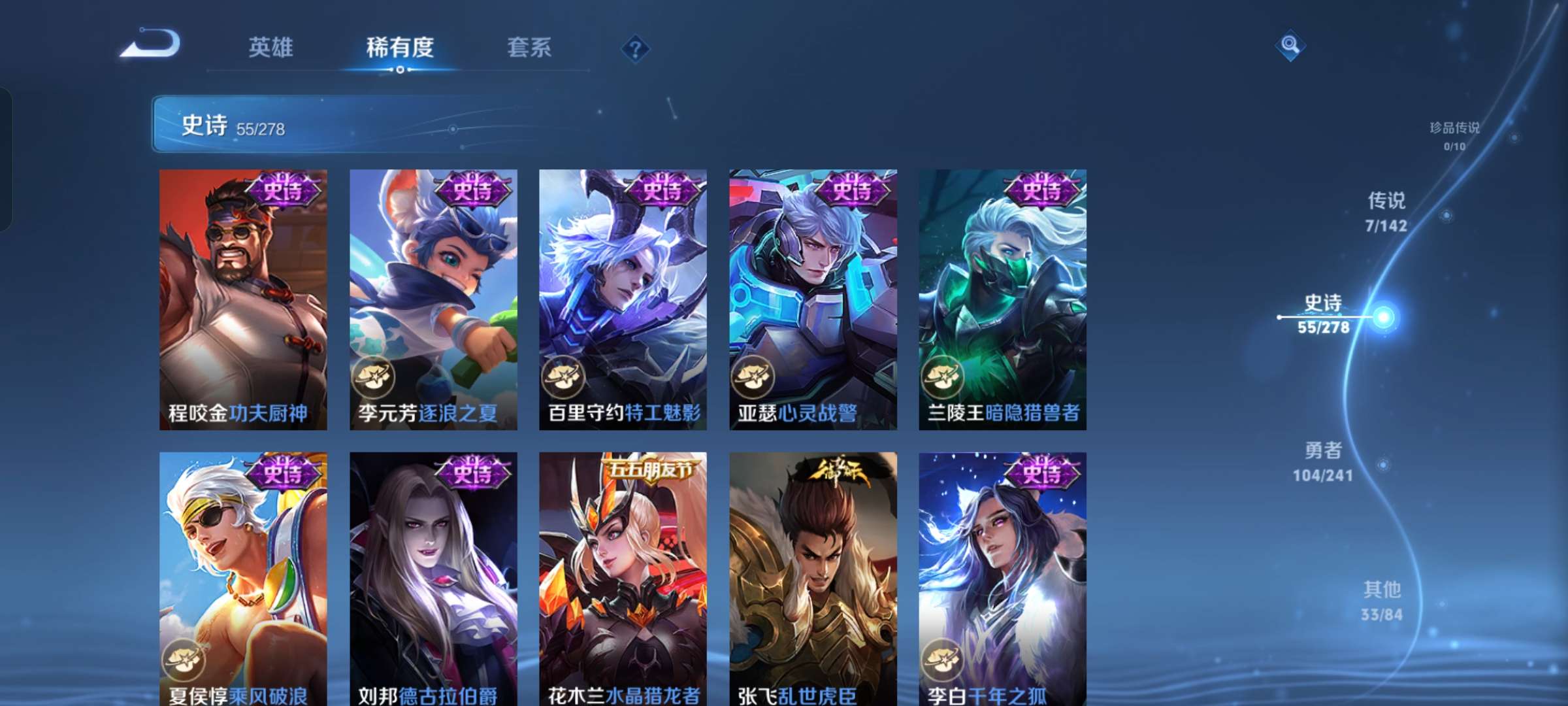Switch to the 套系 tab
1568x706 pixels.
pyautogui.click(x=529, y=48)
